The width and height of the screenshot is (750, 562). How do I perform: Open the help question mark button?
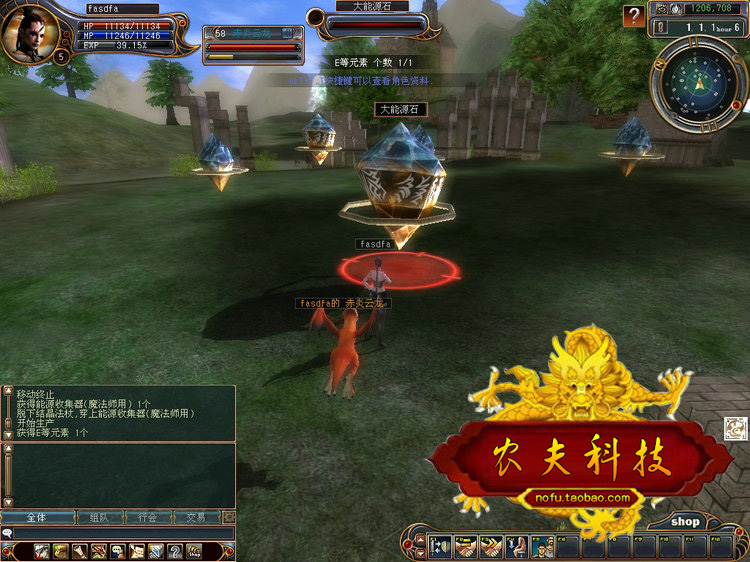(634, 16)
